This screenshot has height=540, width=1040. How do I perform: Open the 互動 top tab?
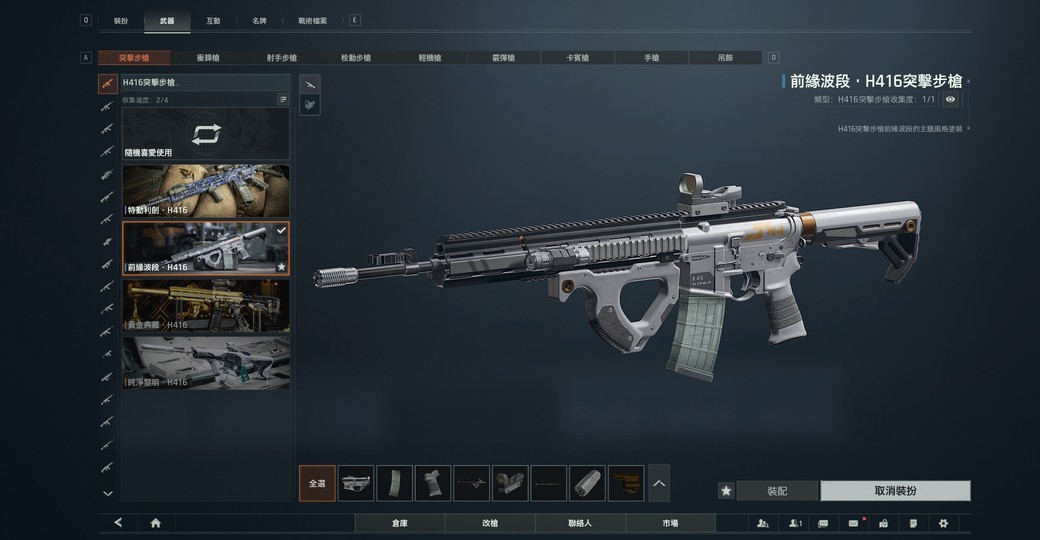click(x=213, y=20)
